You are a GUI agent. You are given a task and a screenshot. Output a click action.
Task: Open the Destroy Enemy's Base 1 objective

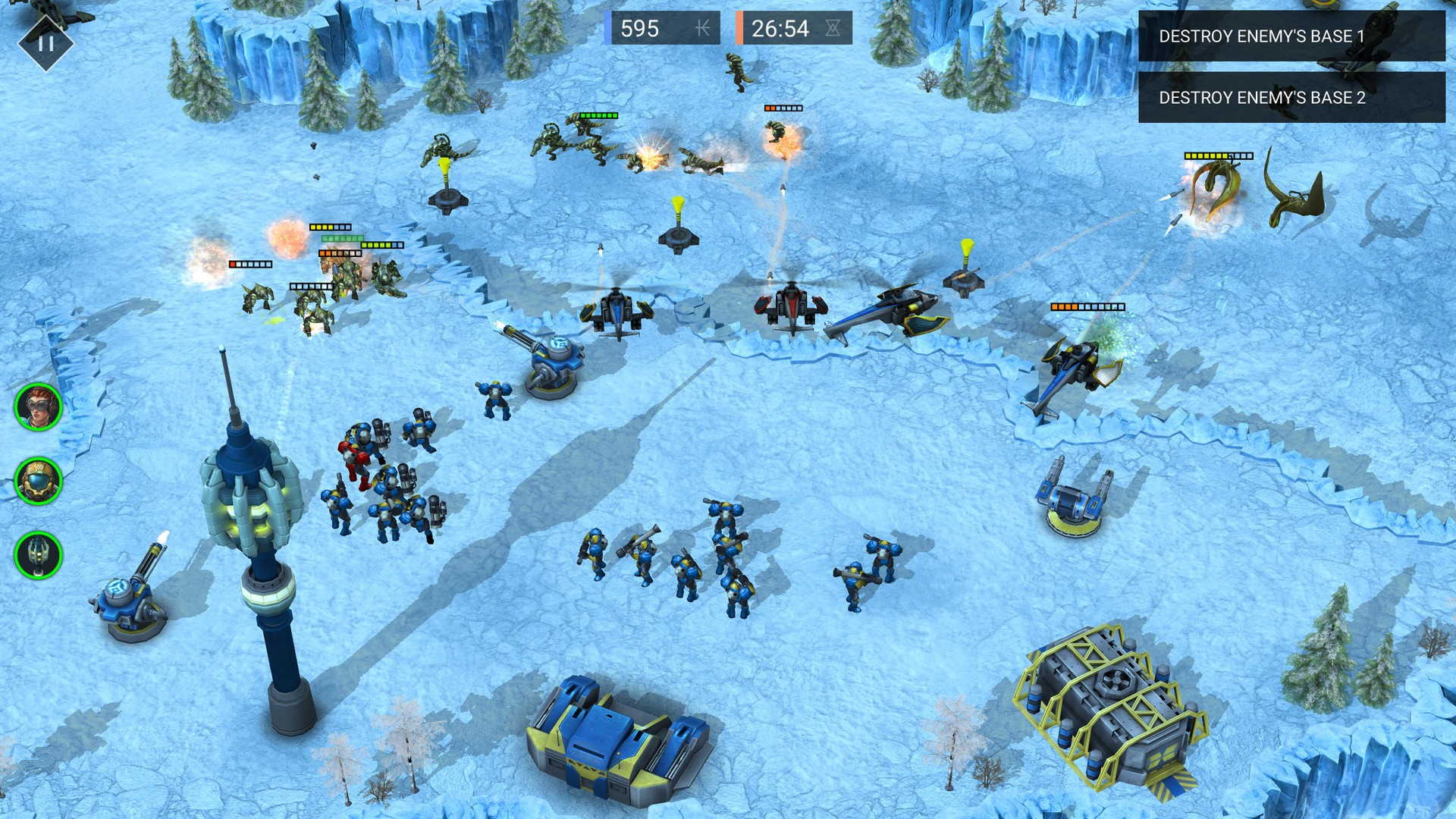coord(1291,36)
